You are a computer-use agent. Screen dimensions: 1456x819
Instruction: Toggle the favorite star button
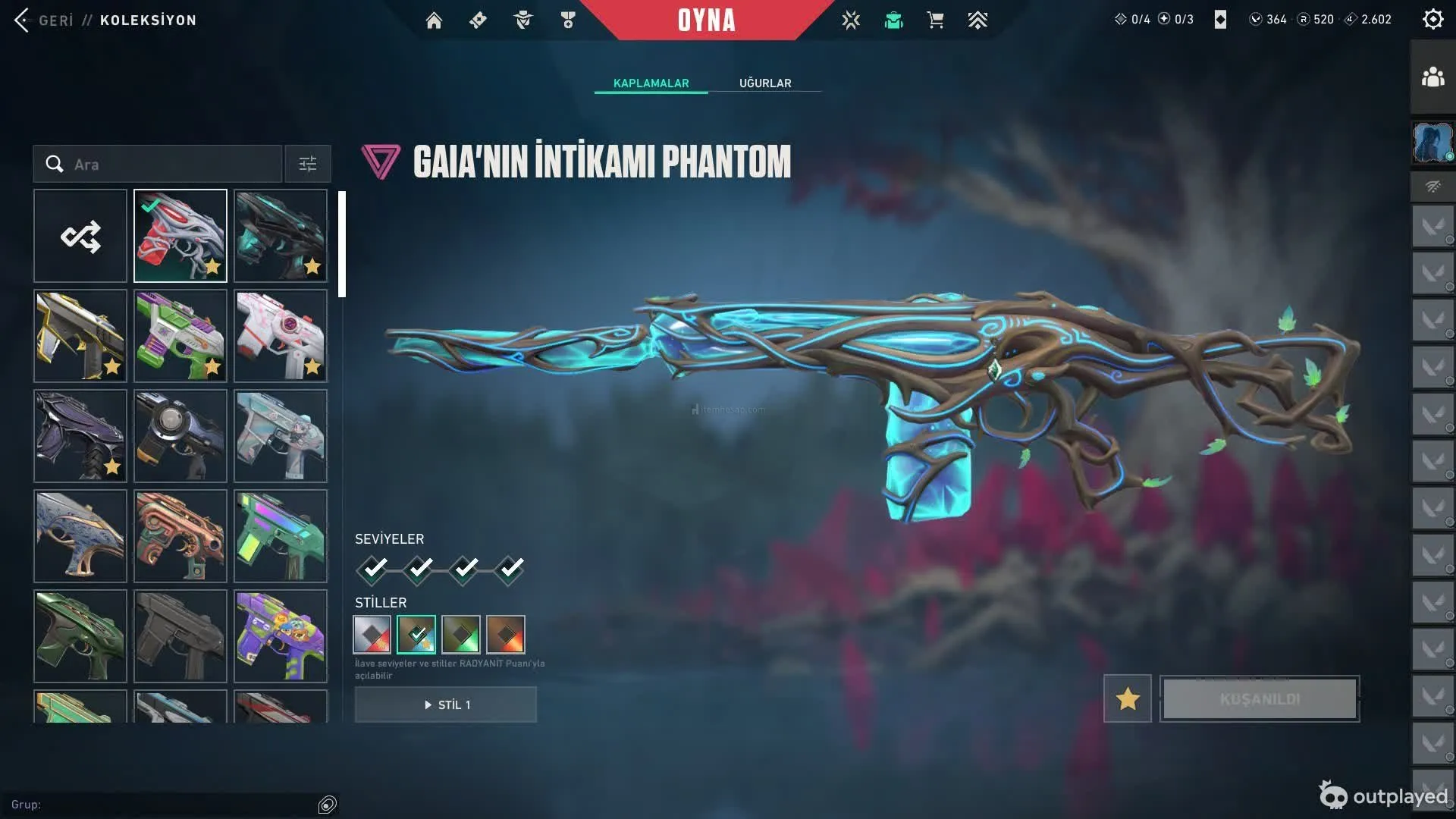tap(1128, 698)
